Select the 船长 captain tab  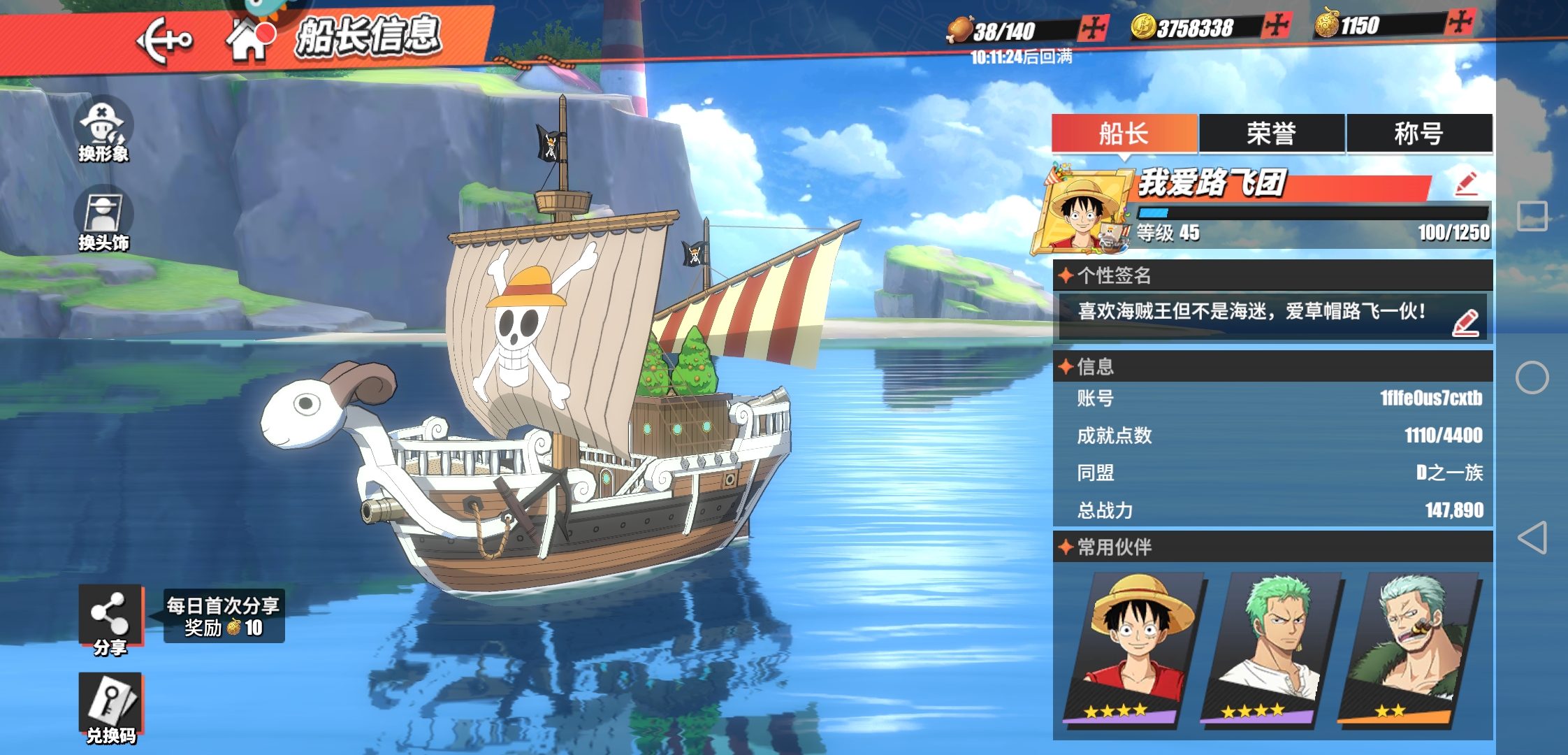[x=1124, y=133]
